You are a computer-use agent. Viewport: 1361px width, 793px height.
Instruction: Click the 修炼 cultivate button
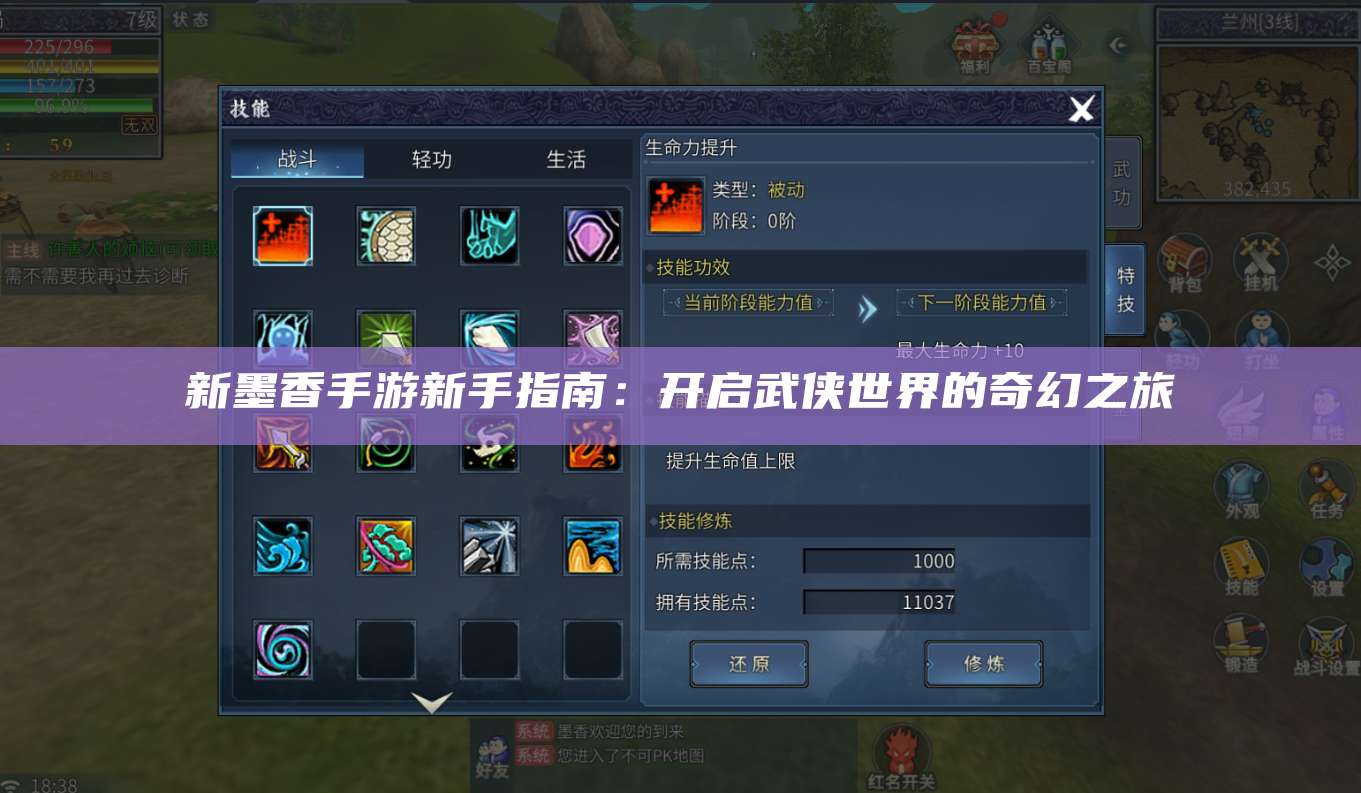click(983, 663)
